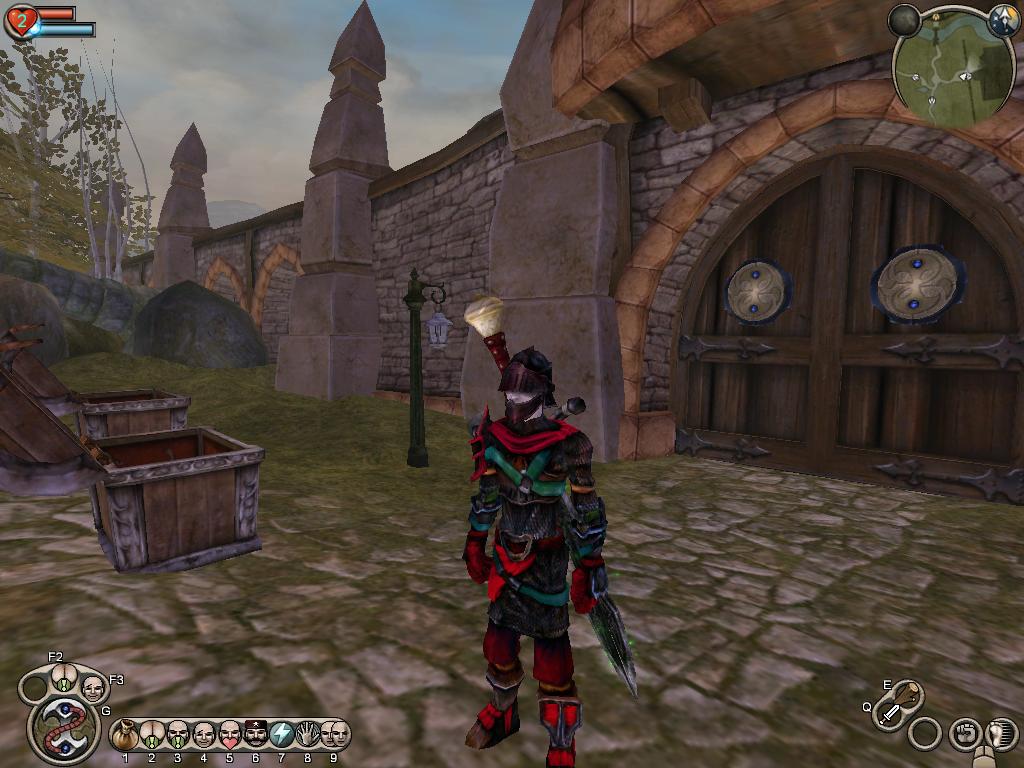Select the dark orb beside the minimap

(905, 20)
